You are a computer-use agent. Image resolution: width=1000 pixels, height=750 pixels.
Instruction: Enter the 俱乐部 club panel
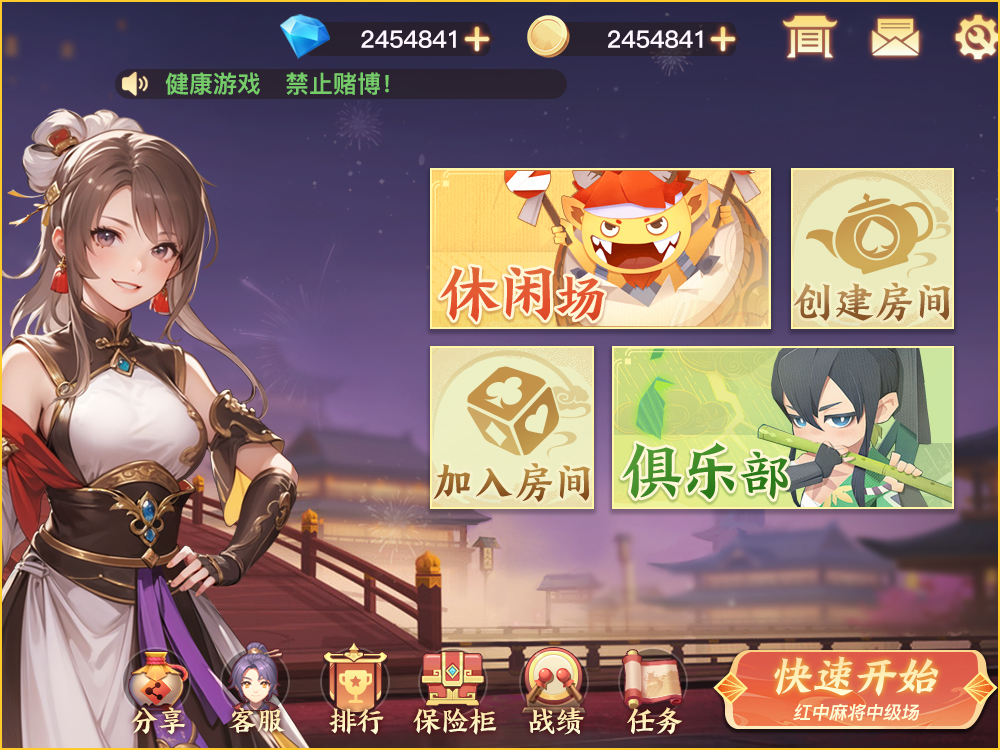(782, 427)
